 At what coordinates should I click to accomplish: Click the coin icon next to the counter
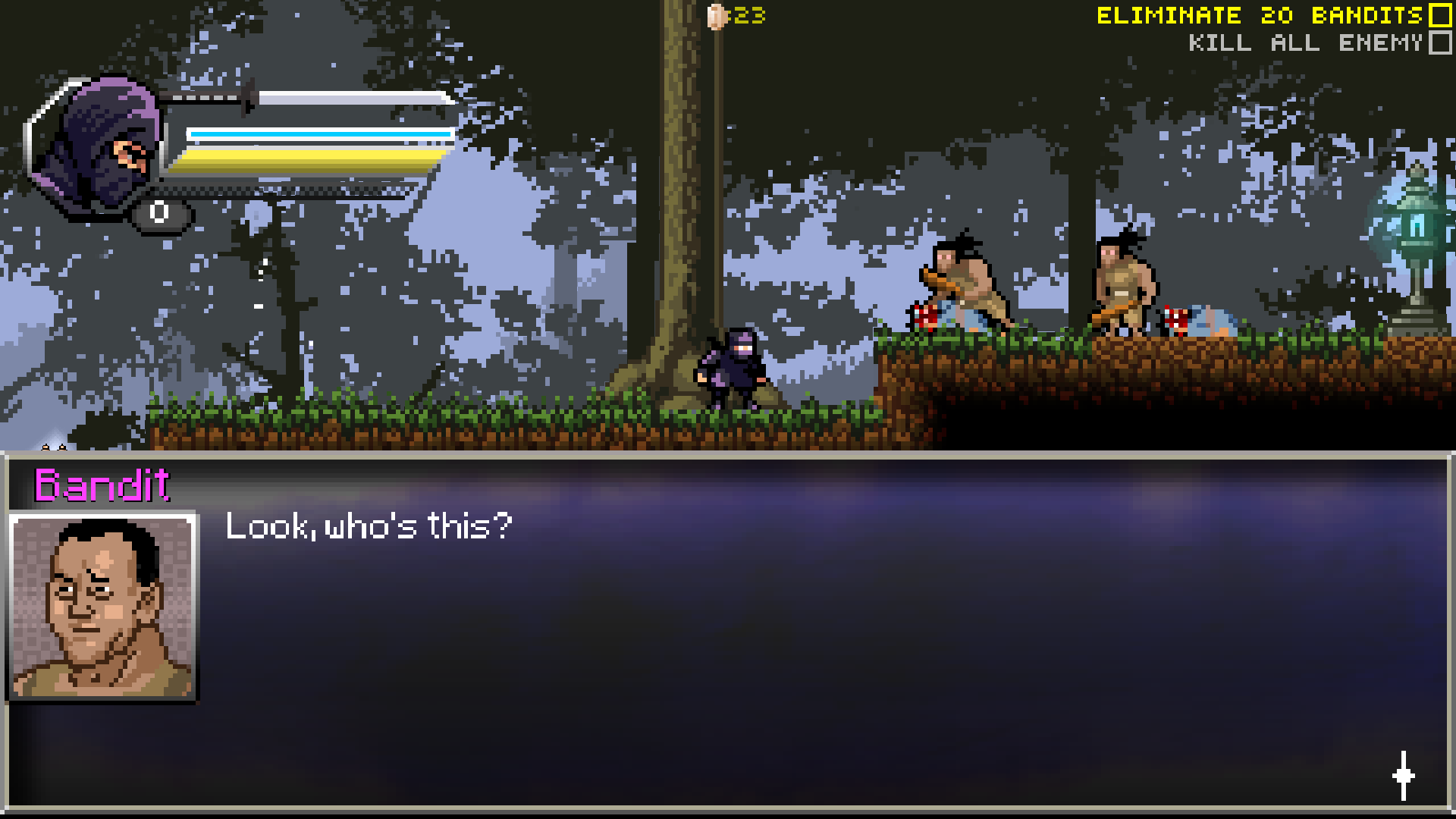(x=715, y=17)
